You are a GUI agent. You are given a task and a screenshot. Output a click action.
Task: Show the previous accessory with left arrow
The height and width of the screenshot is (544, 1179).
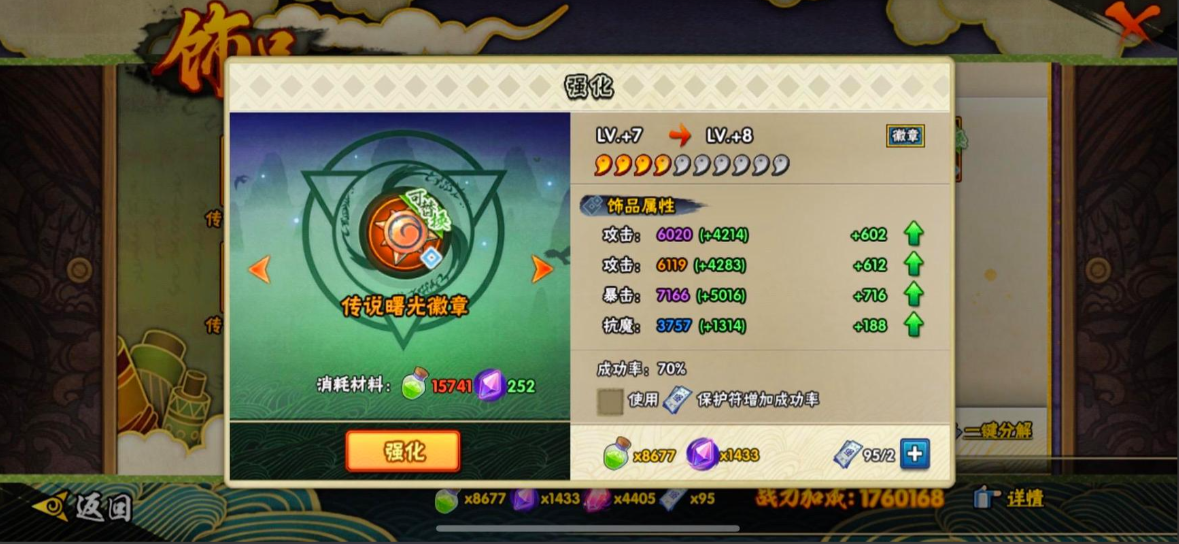[x=259, y=268]
